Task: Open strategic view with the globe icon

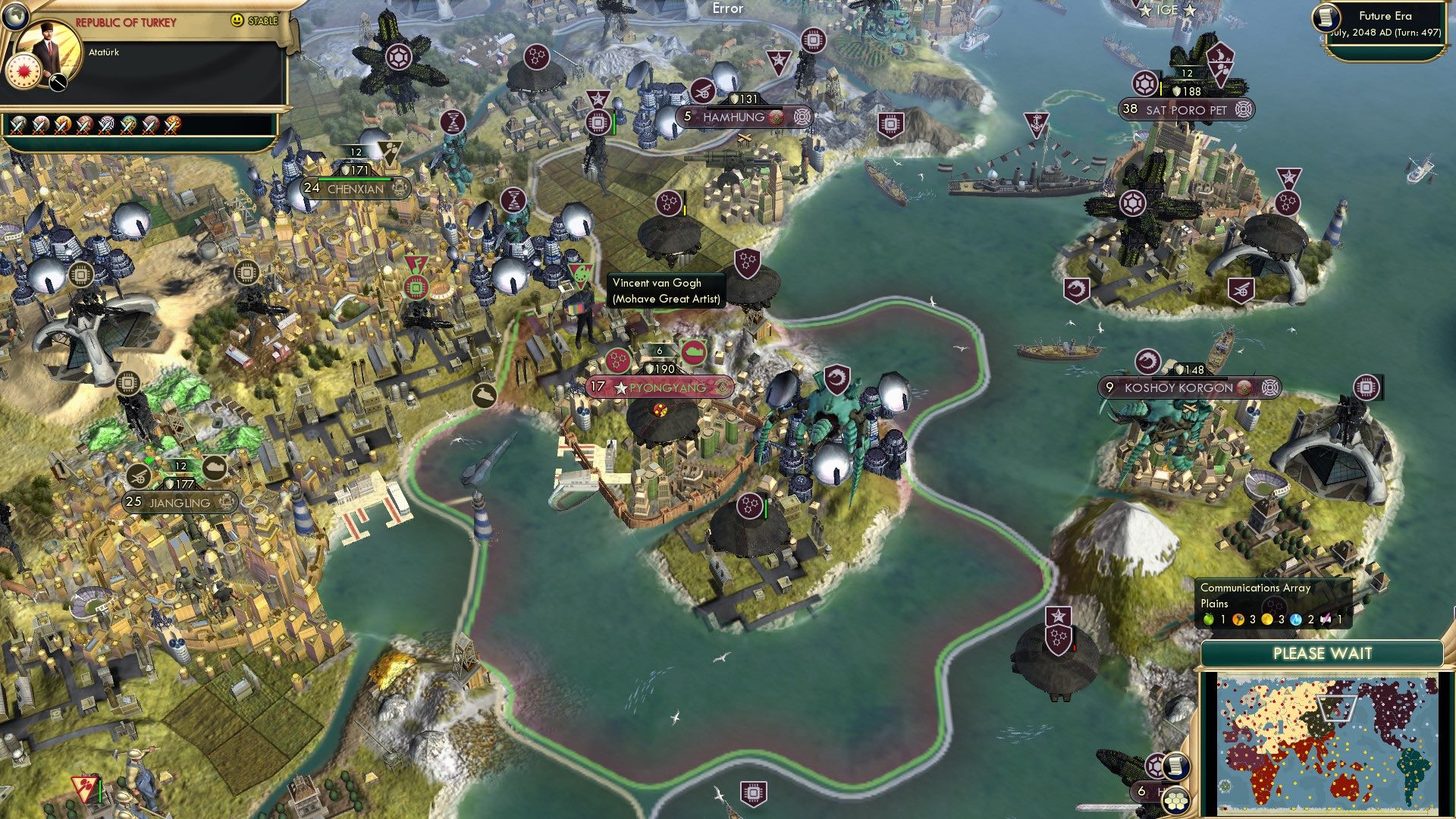Action: pos(17,17)
